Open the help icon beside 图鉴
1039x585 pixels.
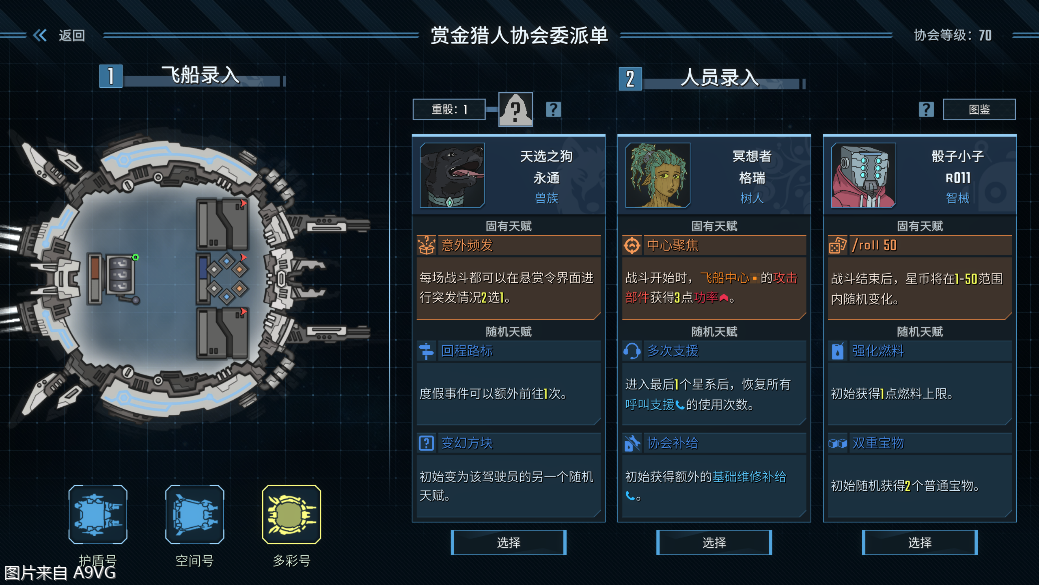pos(926,109)
